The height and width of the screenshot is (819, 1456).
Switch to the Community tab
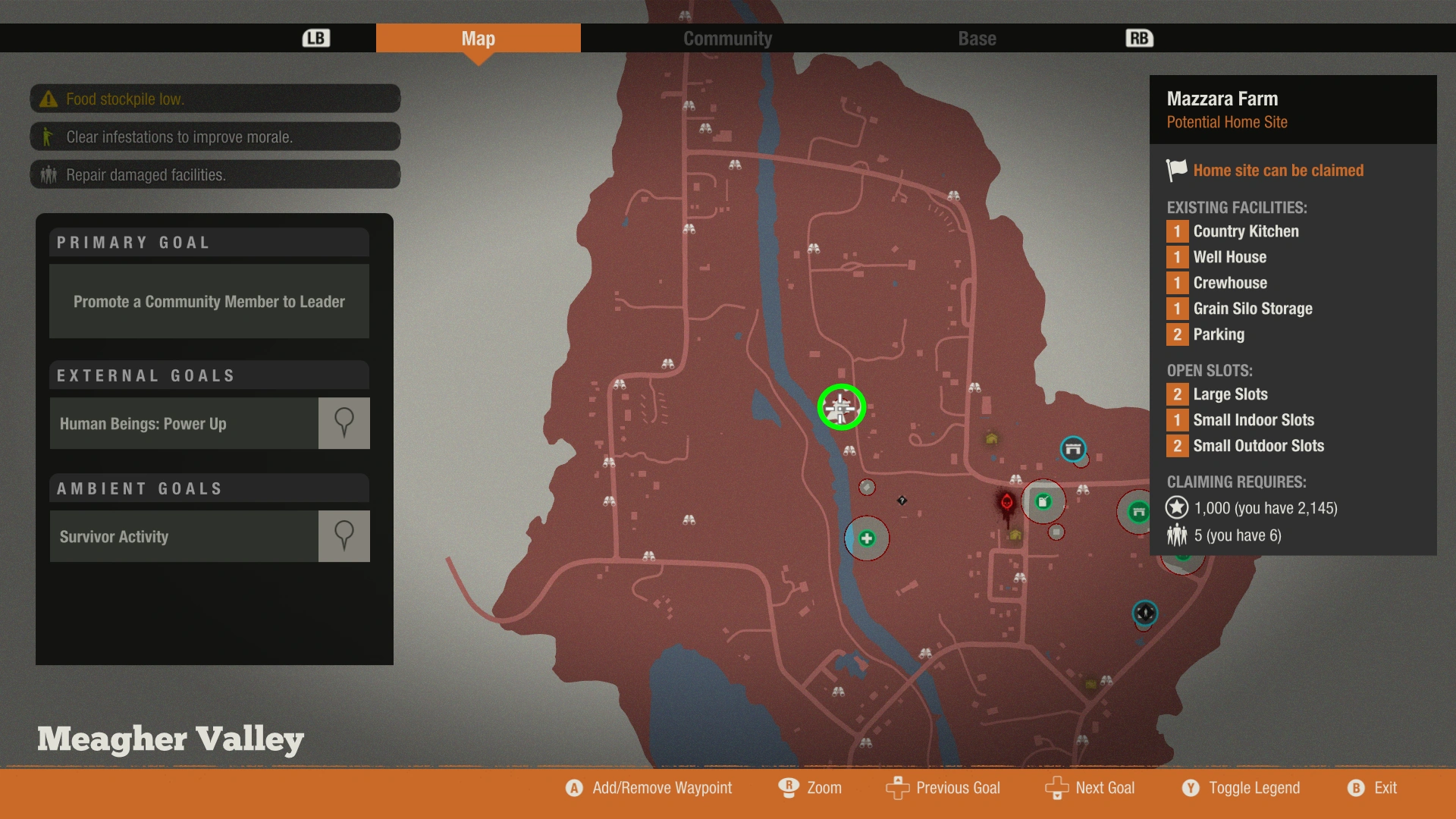coord(727,38)
